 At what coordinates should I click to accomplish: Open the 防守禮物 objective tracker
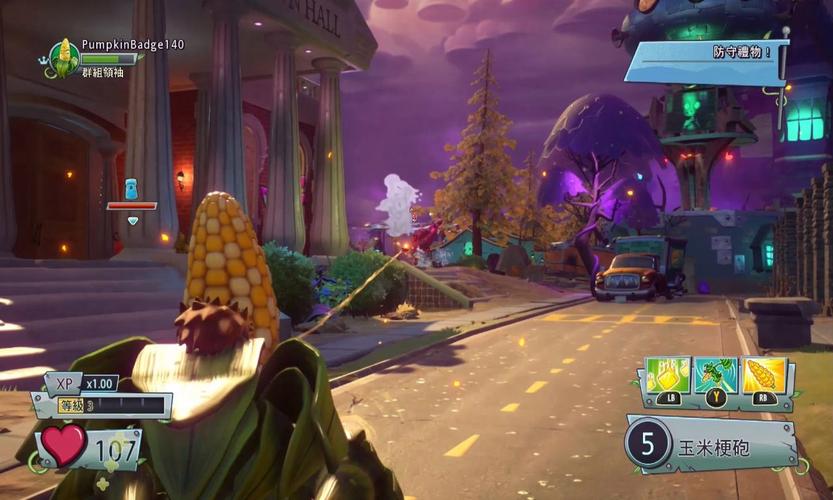[706, 60]
